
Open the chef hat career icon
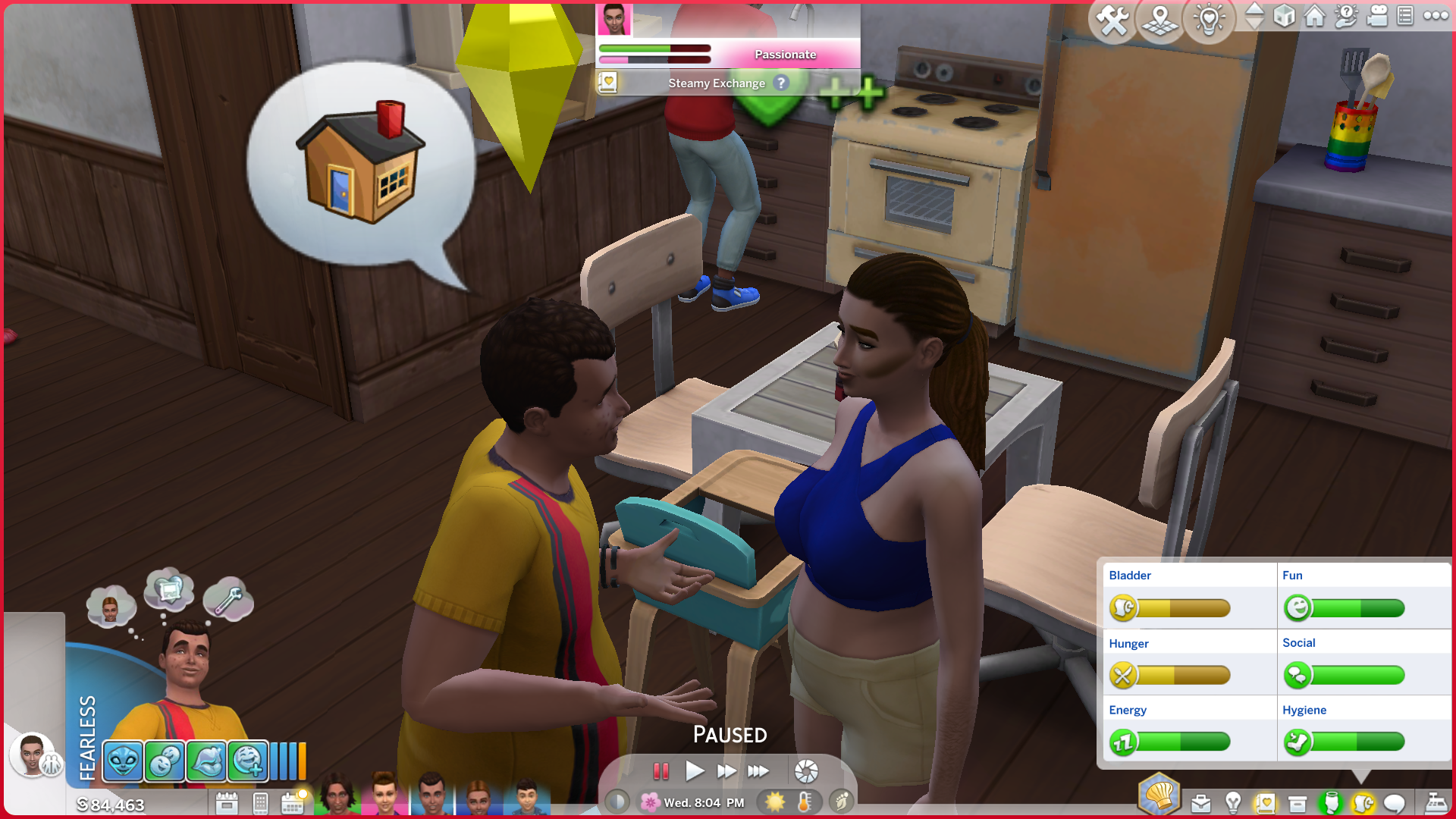(x=1159, y=795)
